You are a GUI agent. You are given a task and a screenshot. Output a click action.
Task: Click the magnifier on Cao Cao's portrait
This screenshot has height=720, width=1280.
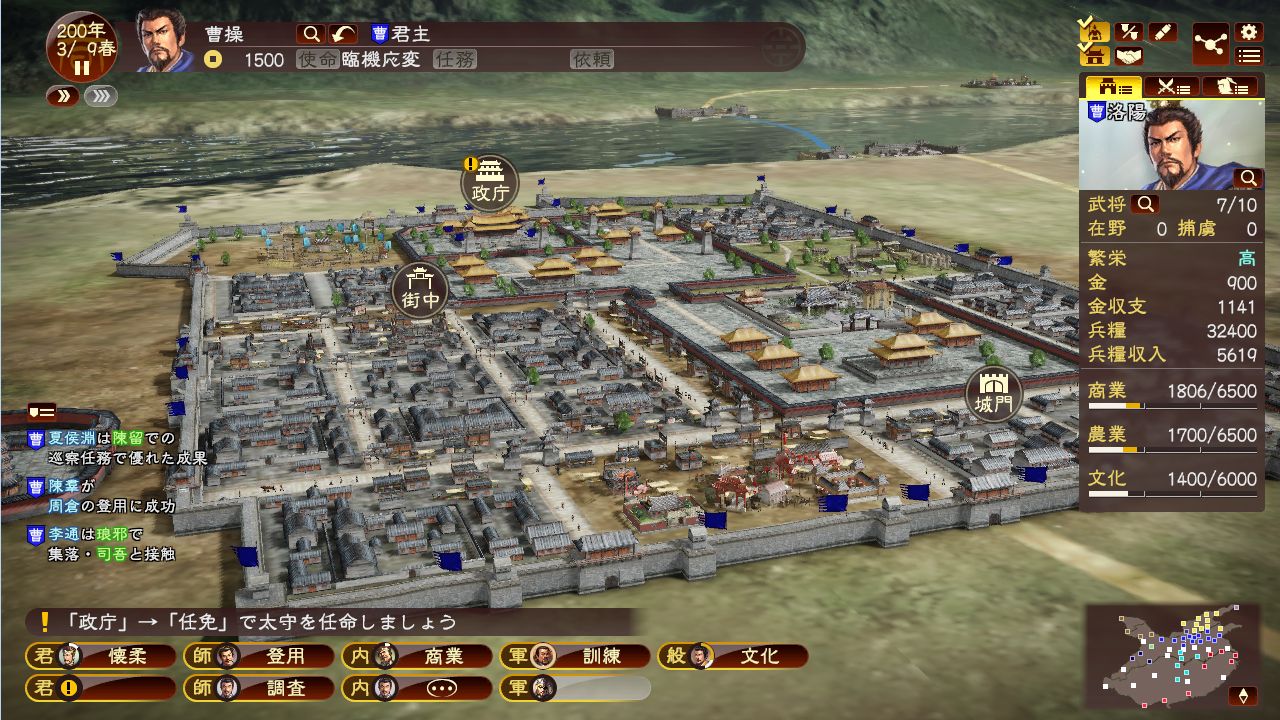[x=1248, y=178]
